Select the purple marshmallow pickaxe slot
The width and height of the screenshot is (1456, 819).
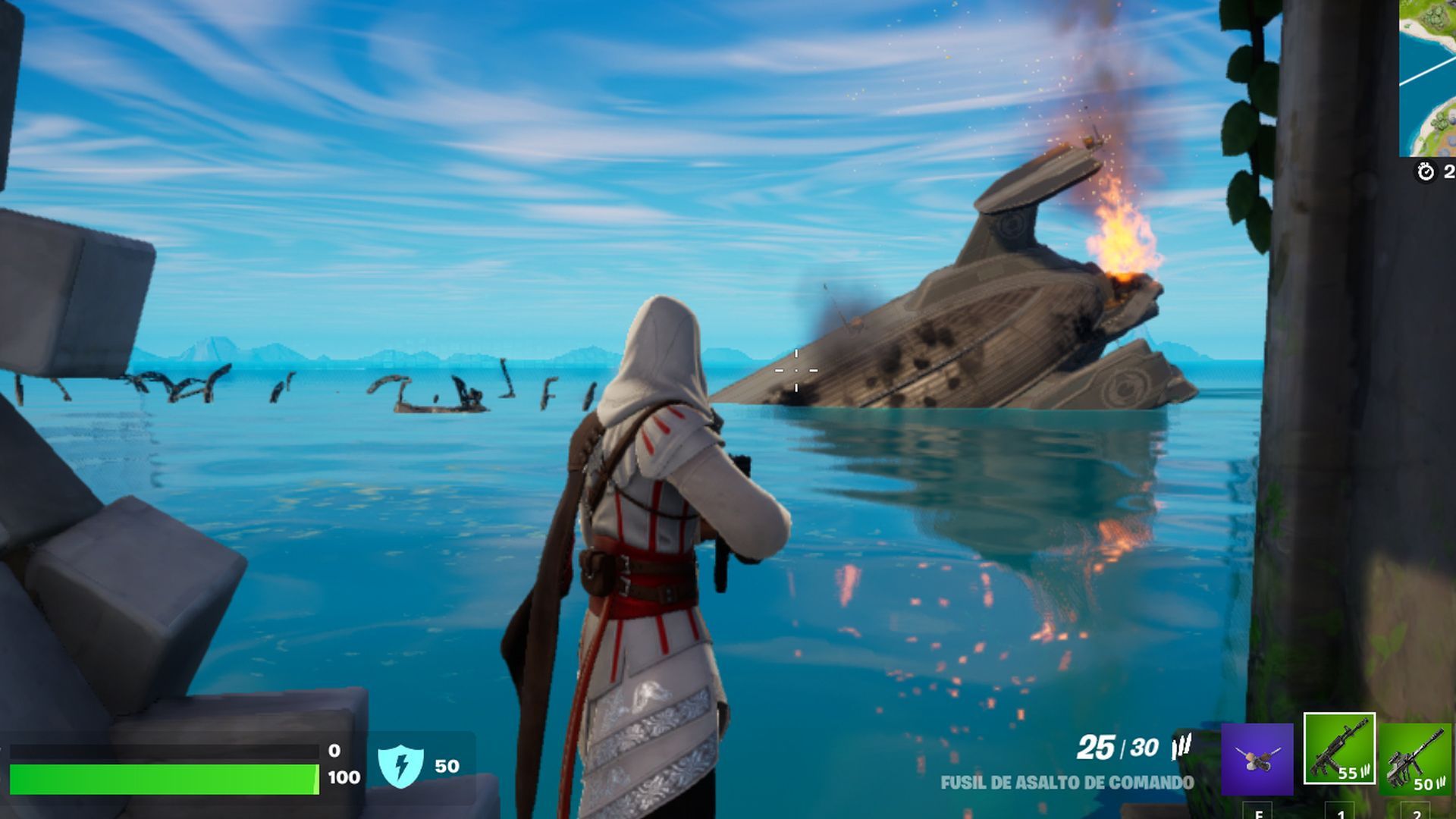click(1257, 758)
